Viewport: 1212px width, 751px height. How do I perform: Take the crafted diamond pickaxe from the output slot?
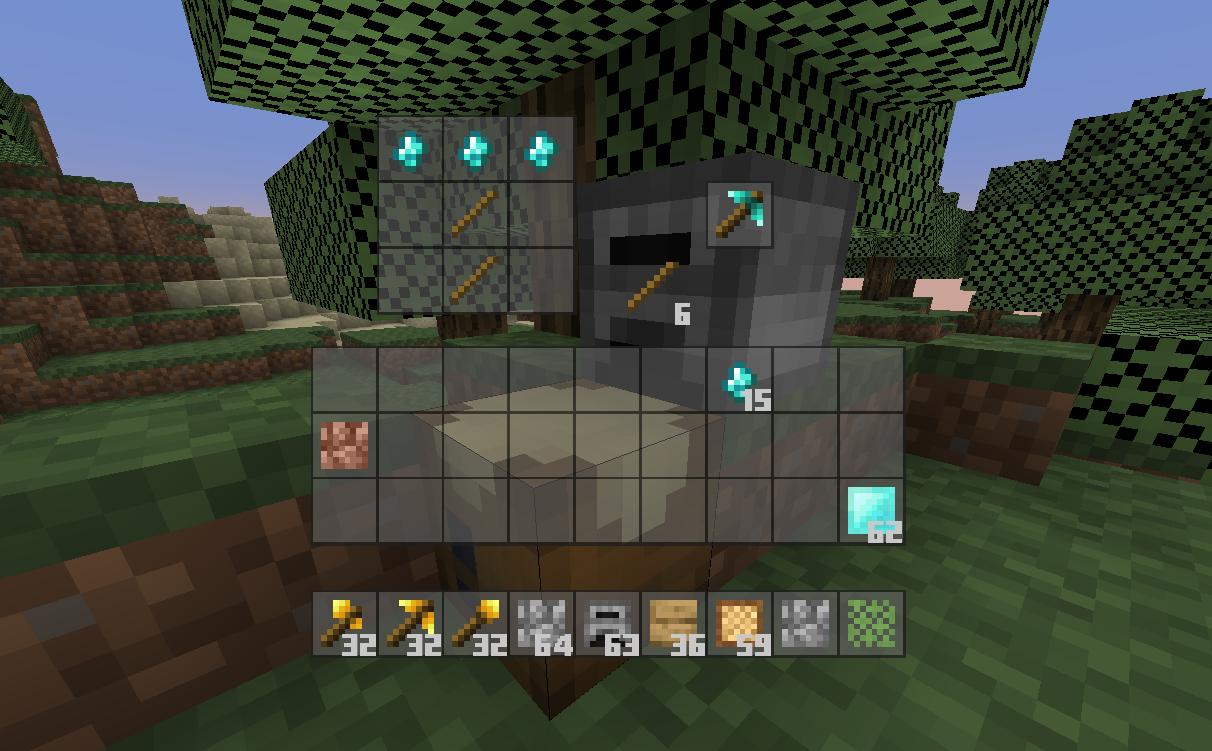tap(740, 214)
